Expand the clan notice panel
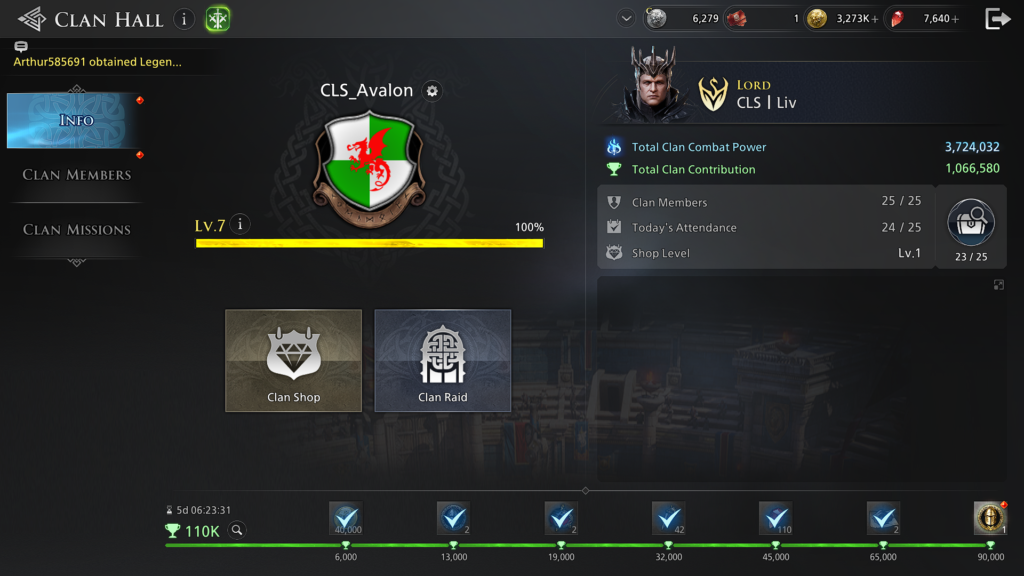 (998, 285)
